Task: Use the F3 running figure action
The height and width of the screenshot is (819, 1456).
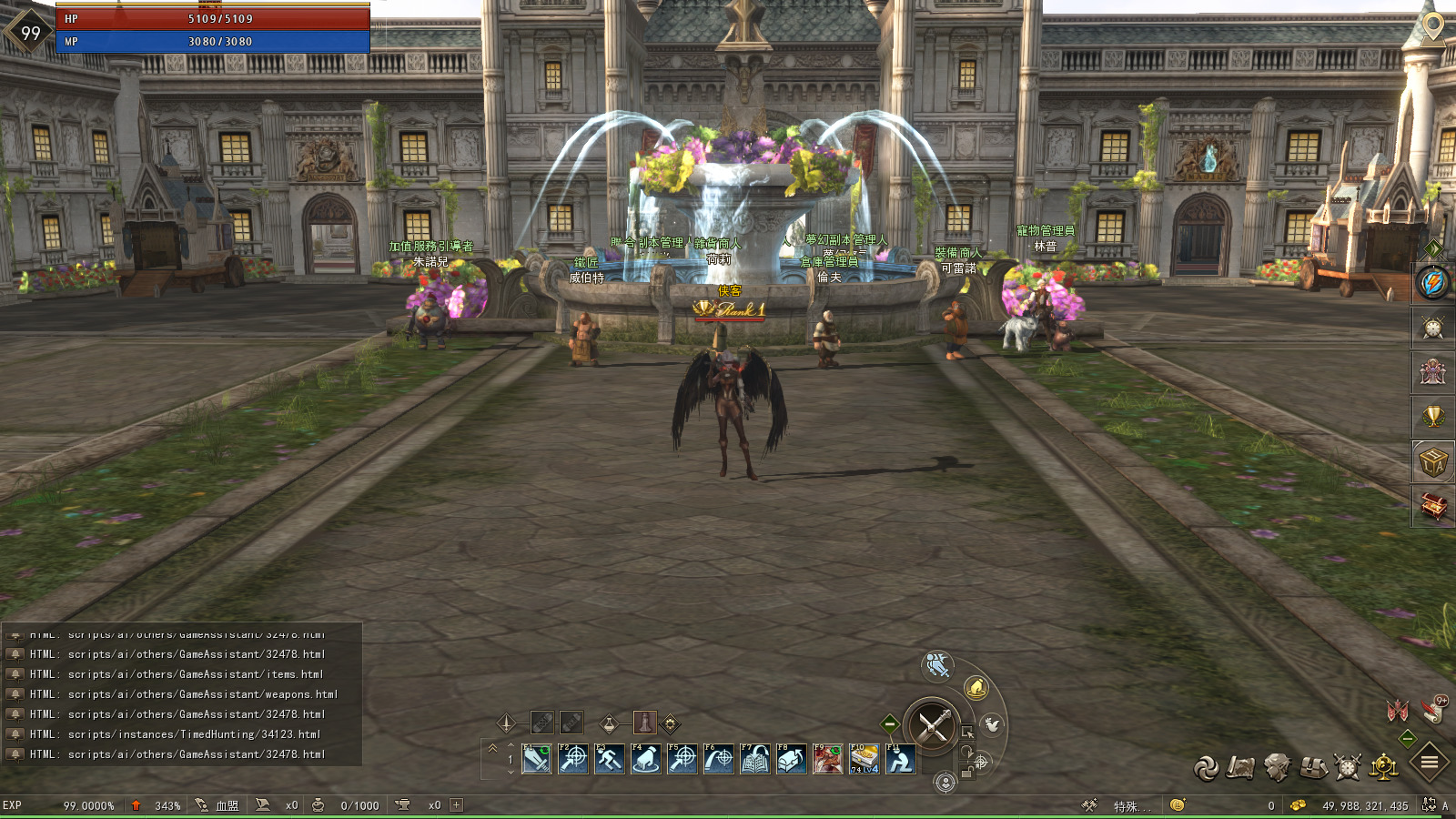Action: tap(609, 759)
